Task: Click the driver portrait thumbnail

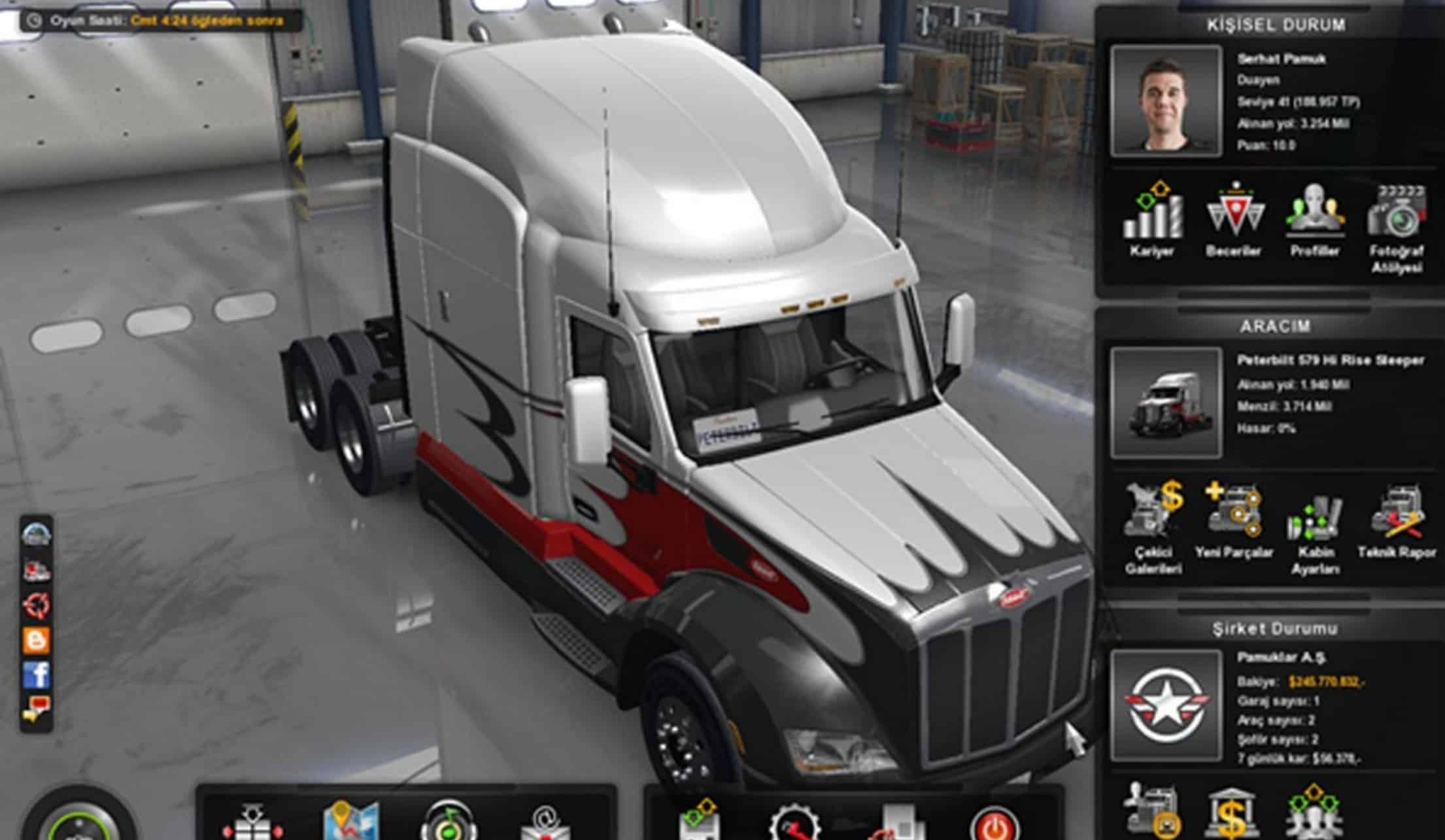Action: tap(1166, 101)
